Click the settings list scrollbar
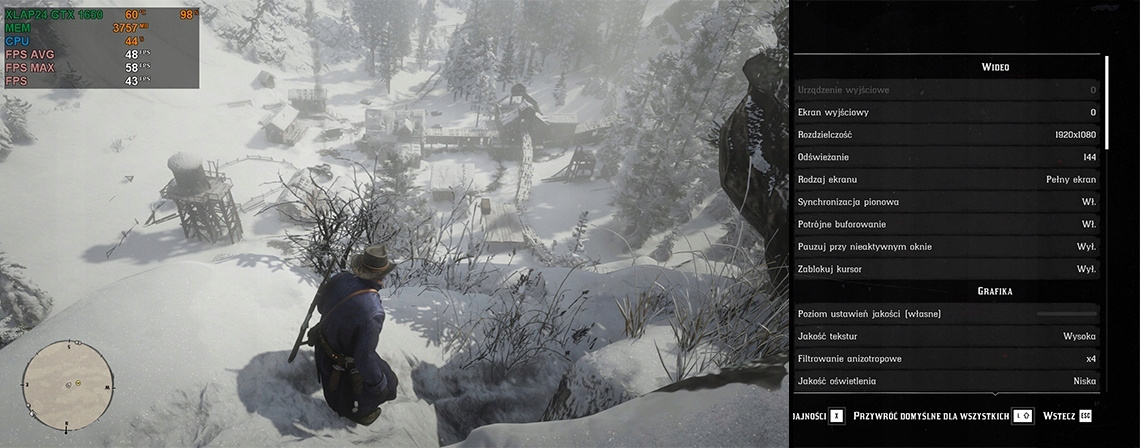The image size is (1140, 448). (x=1107, y=100)
